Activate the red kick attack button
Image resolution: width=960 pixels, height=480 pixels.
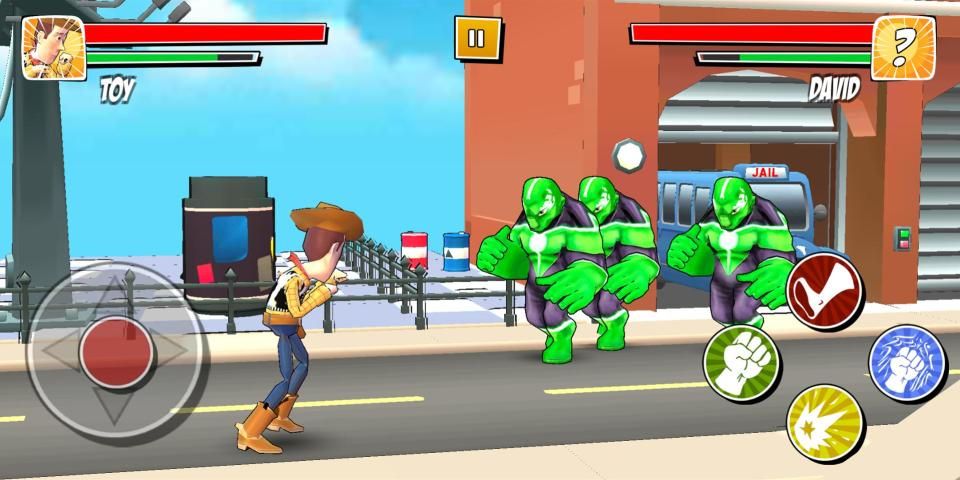pyautogui.click(x=825, y=289)
